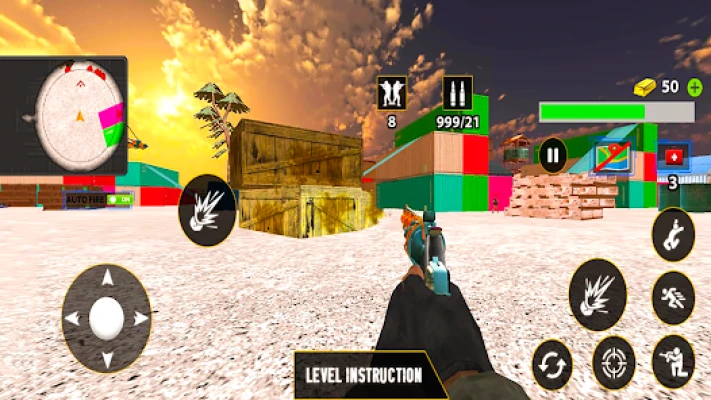Use the red medkit item
The width and height of the screenshot is (711, 400).
673,157
